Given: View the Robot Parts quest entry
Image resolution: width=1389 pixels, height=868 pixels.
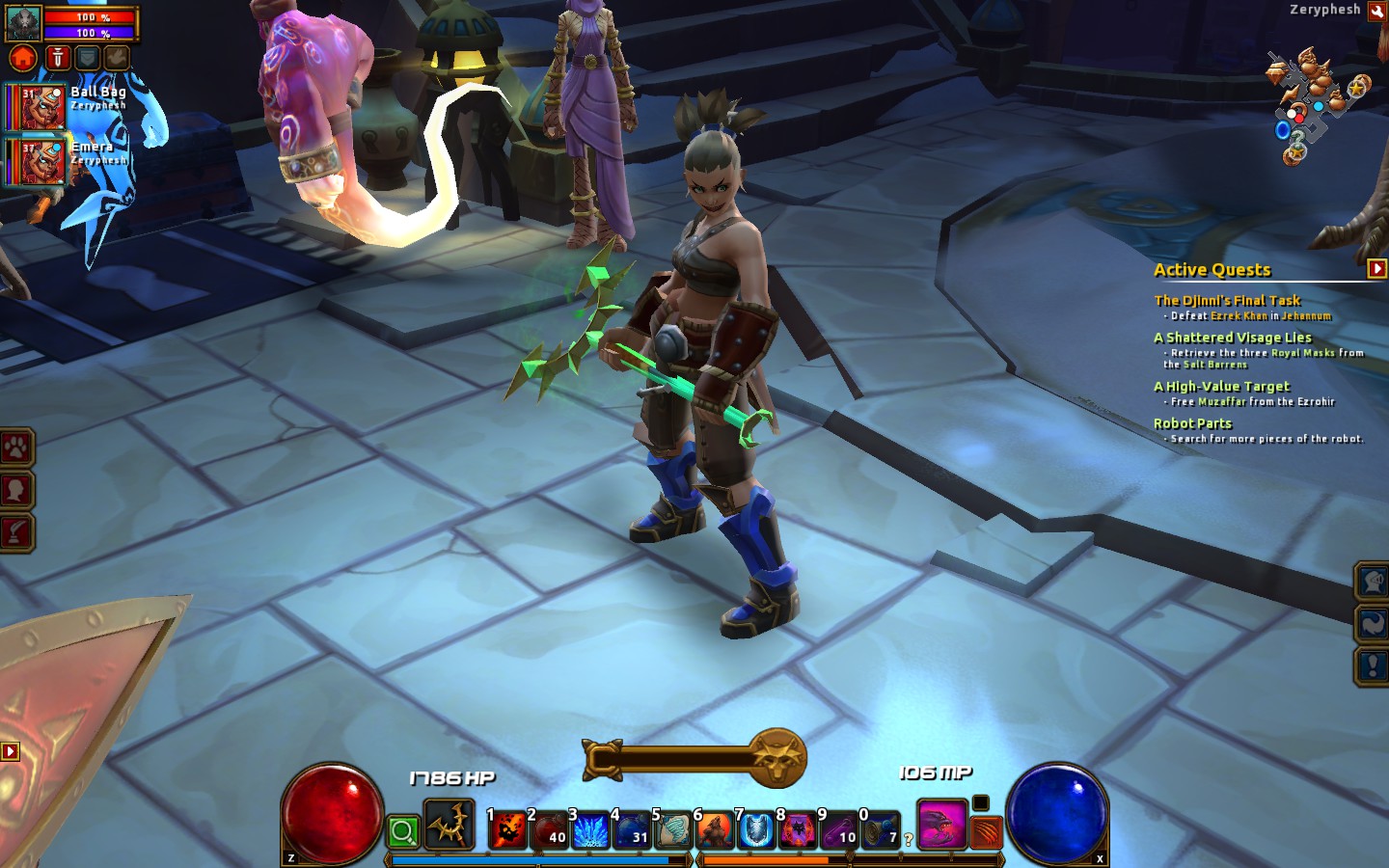Looking at the screenshot, I should (1192, 423).
